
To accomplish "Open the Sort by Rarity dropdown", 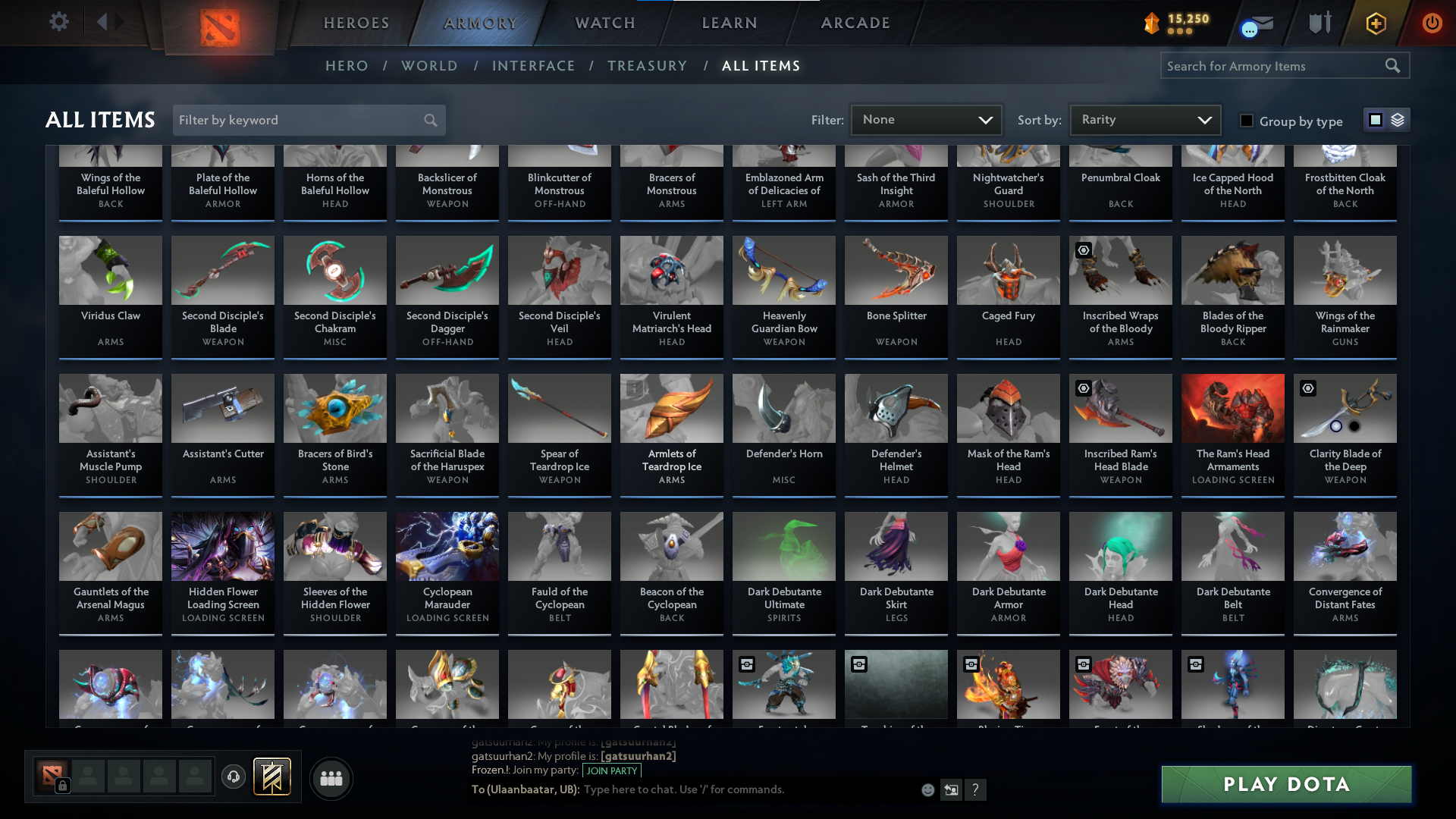I will tap(1144, 120).
